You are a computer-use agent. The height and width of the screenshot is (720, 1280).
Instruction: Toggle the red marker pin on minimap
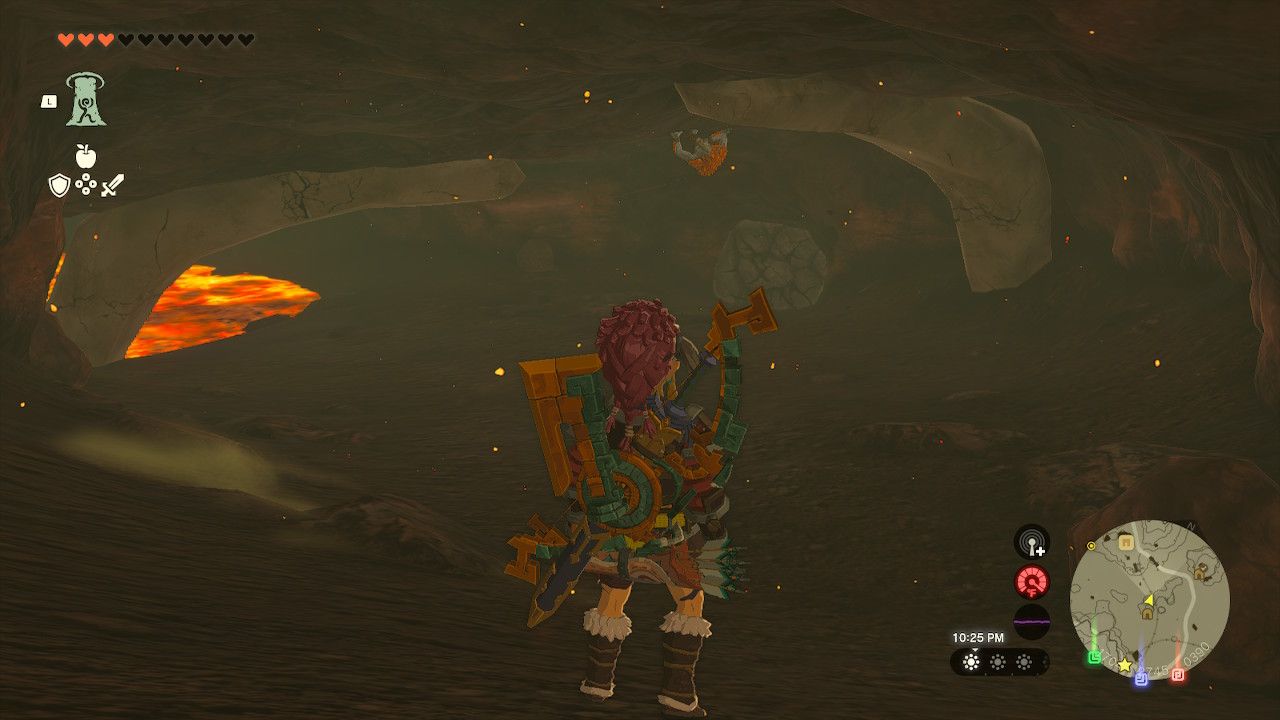1177,674
